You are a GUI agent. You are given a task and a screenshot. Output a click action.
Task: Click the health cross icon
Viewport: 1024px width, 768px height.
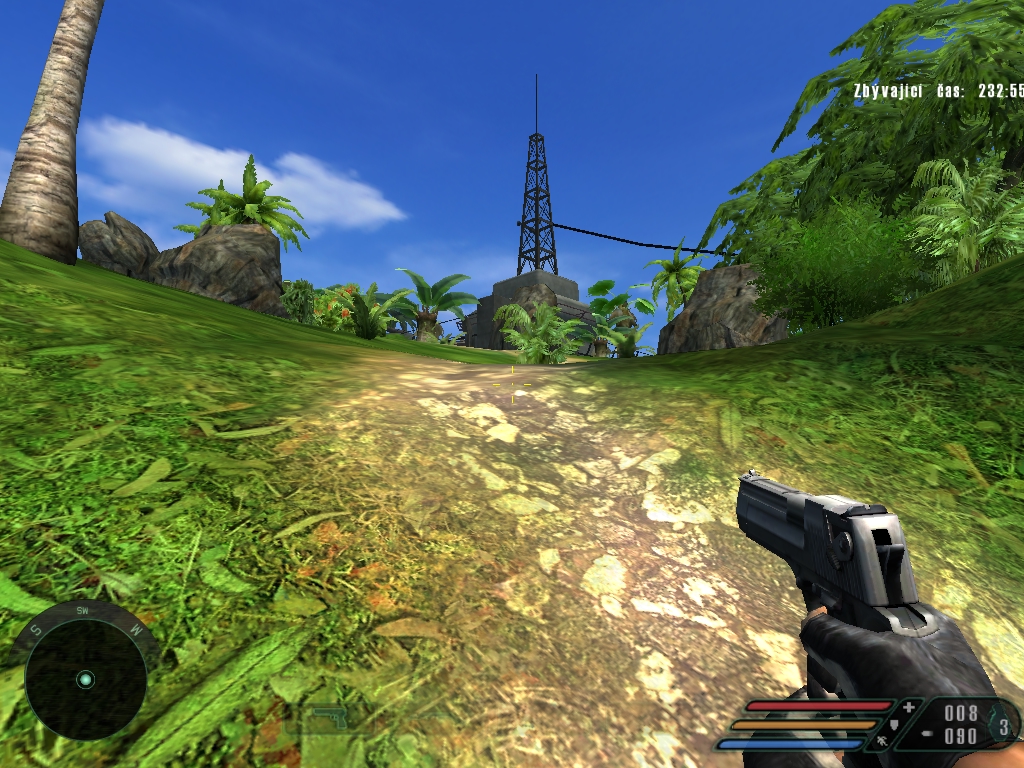(x=908, y=708)
